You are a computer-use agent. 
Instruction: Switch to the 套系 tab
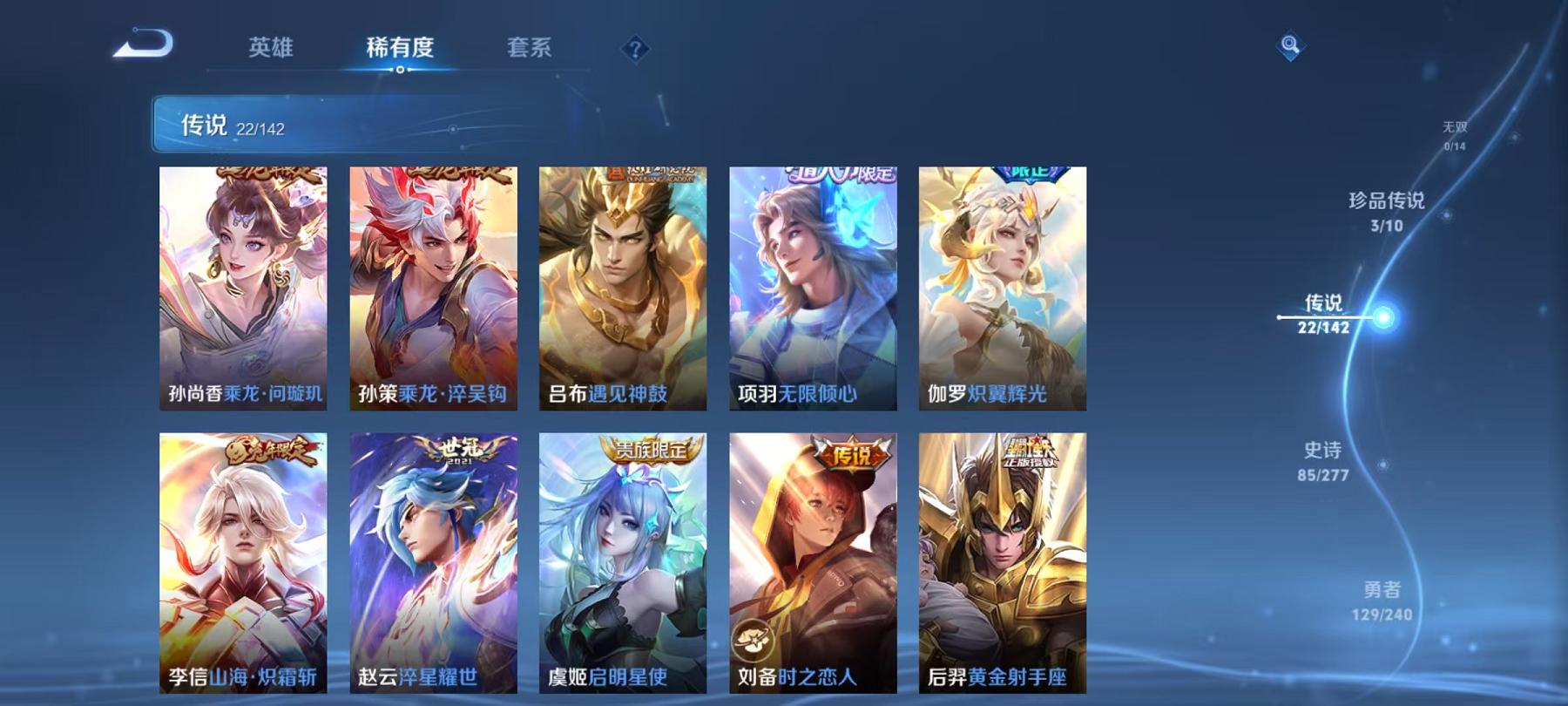point(531,50)
